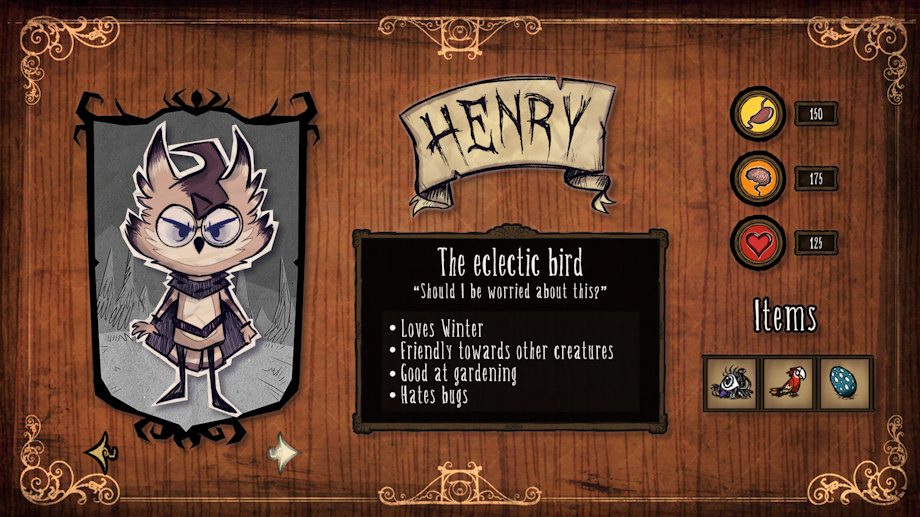The height and width of the screenshot is (517, 920).
Task: Click the health heart stat icon
Action: (x=759, y=243)
